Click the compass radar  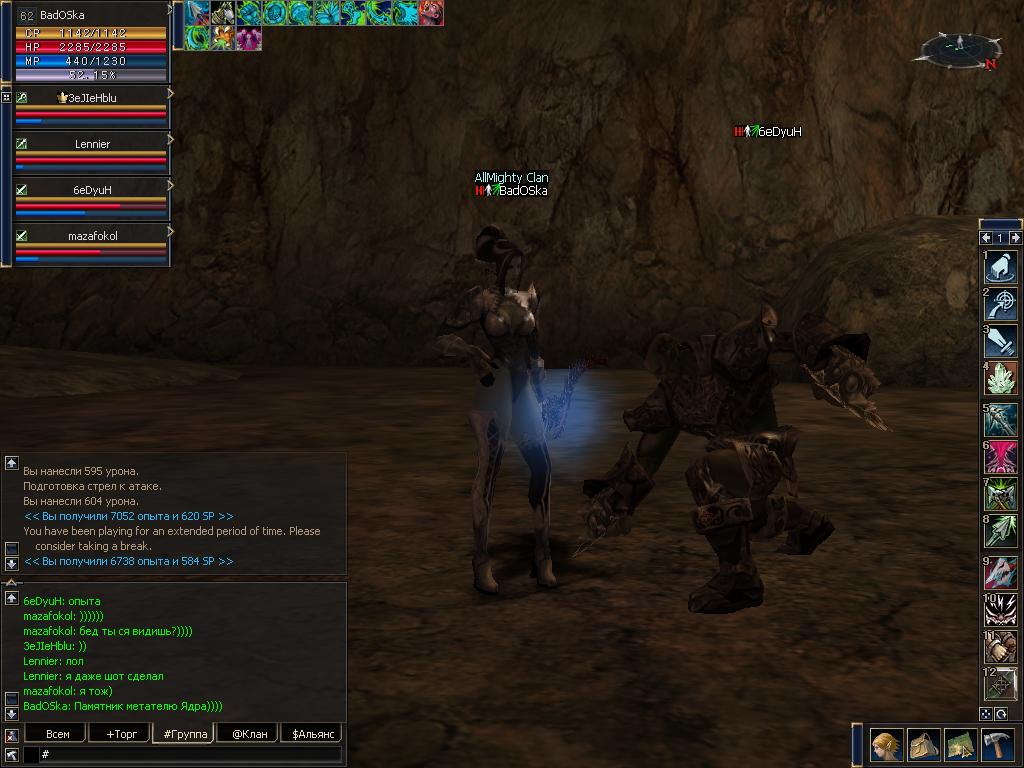960,47
